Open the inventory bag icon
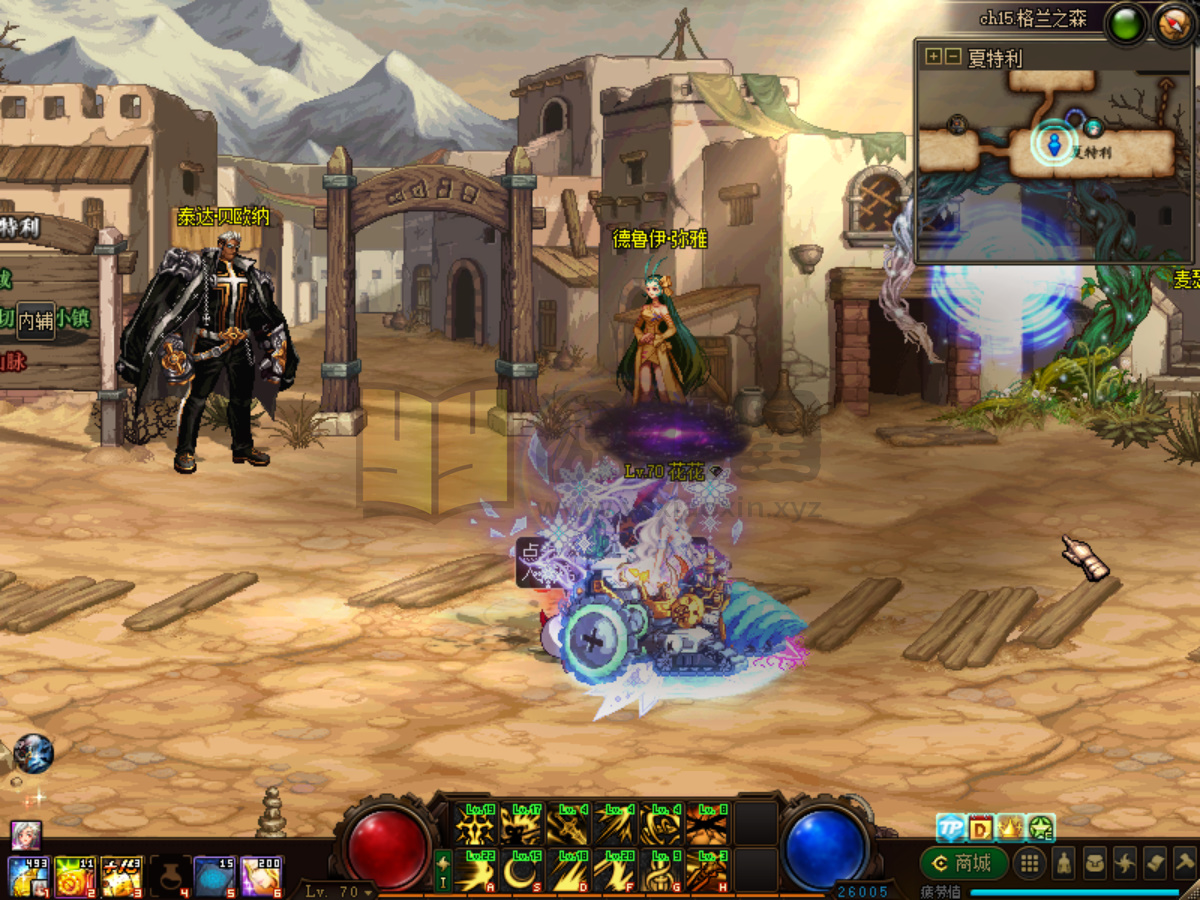This screenshot has width=1200, height=900. click(1095, 862)
